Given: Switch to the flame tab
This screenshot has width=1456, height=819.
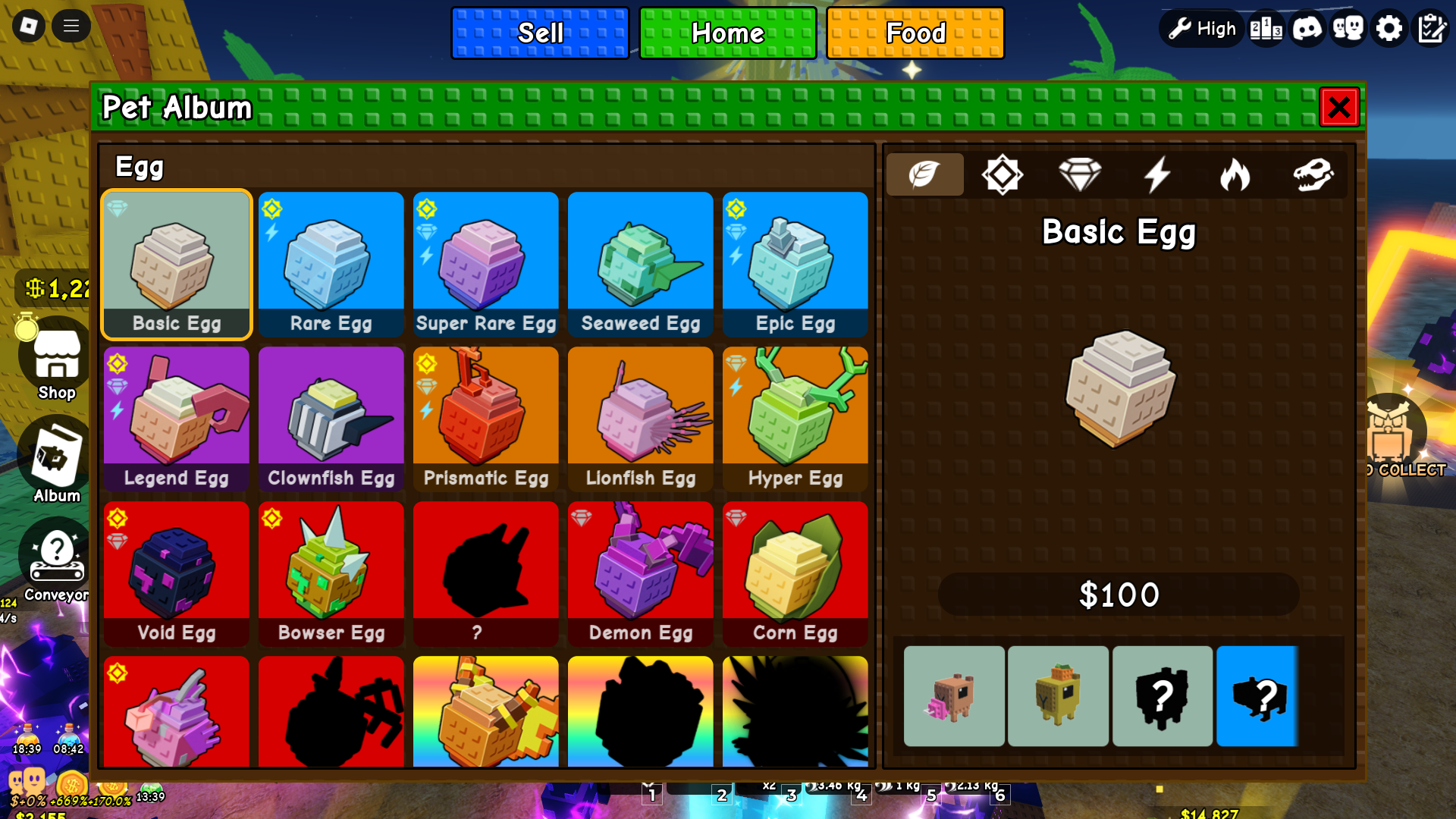Looking at the screenshot, I should point(1235,175).
